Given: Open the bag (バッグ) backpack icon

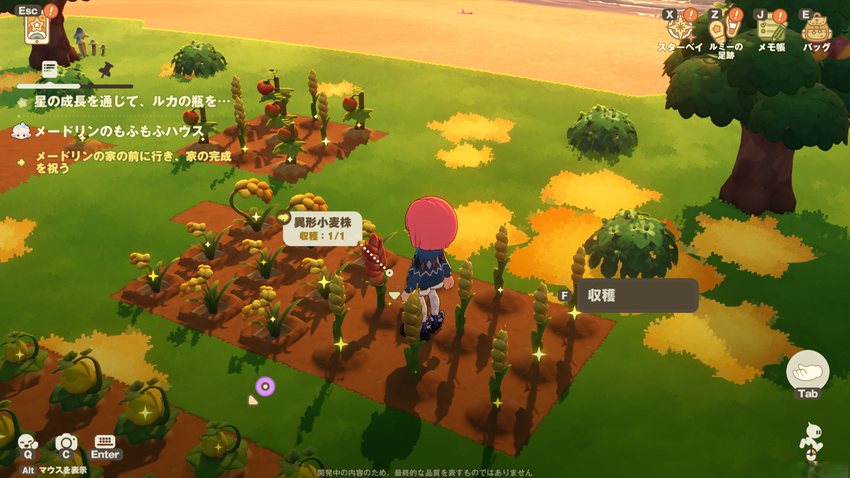Looking at the screenshot, I should click(x=816, y=27).
